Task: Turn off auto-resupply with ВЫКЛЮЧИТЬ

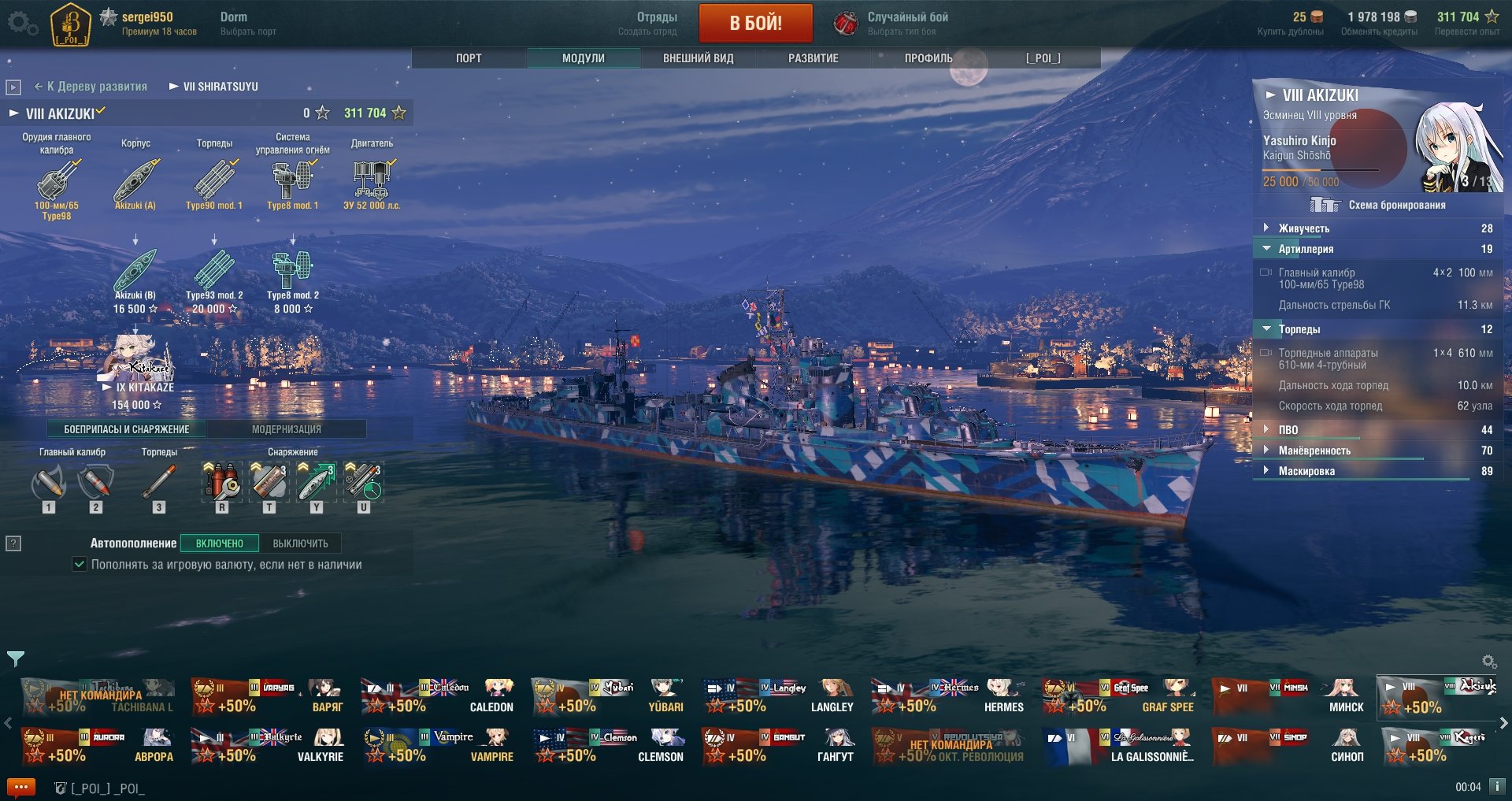Action: tap(300, 543)
